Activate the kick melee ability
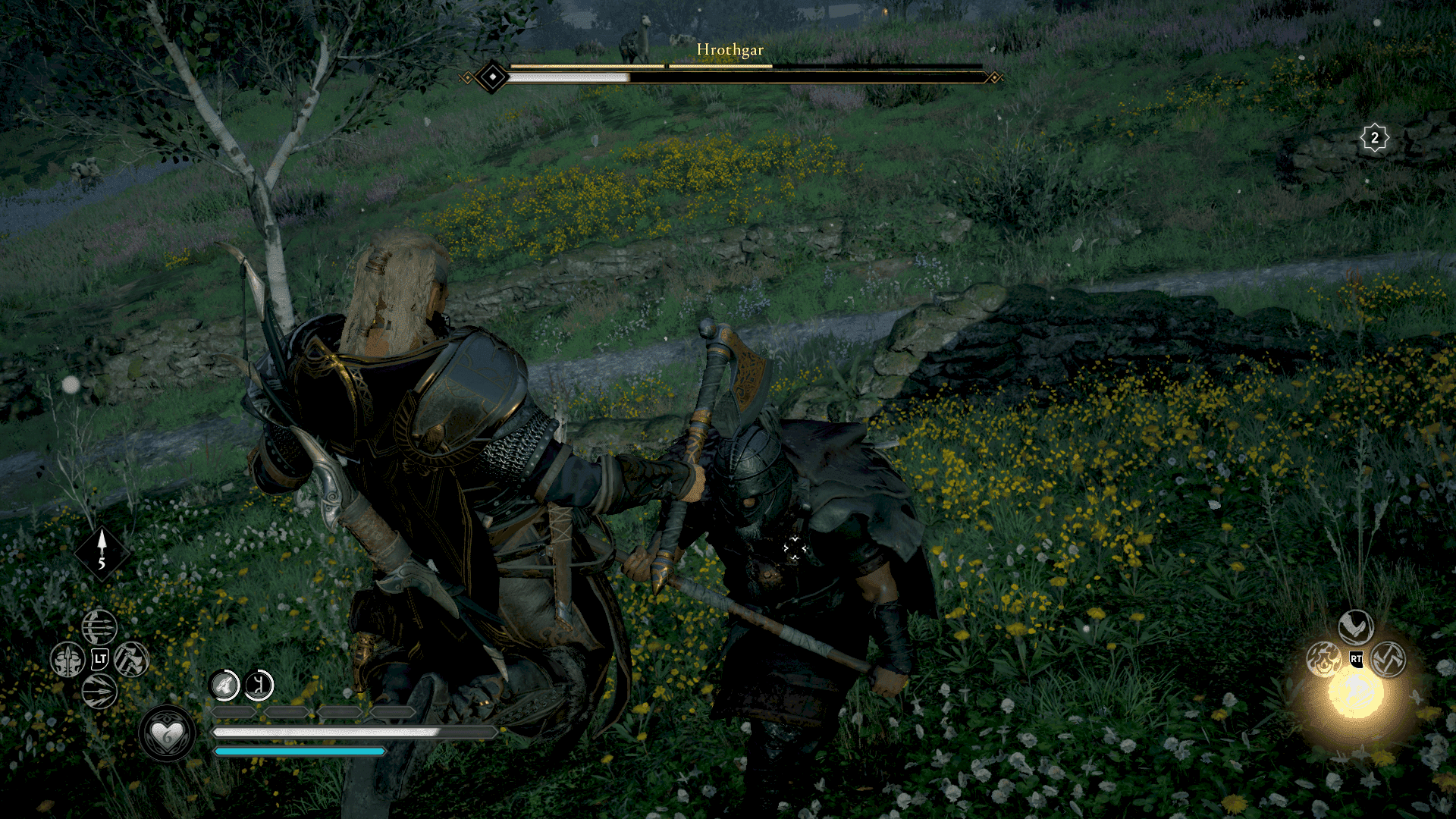Viewport: 1456px width, 819px height. pos(1355,627)
